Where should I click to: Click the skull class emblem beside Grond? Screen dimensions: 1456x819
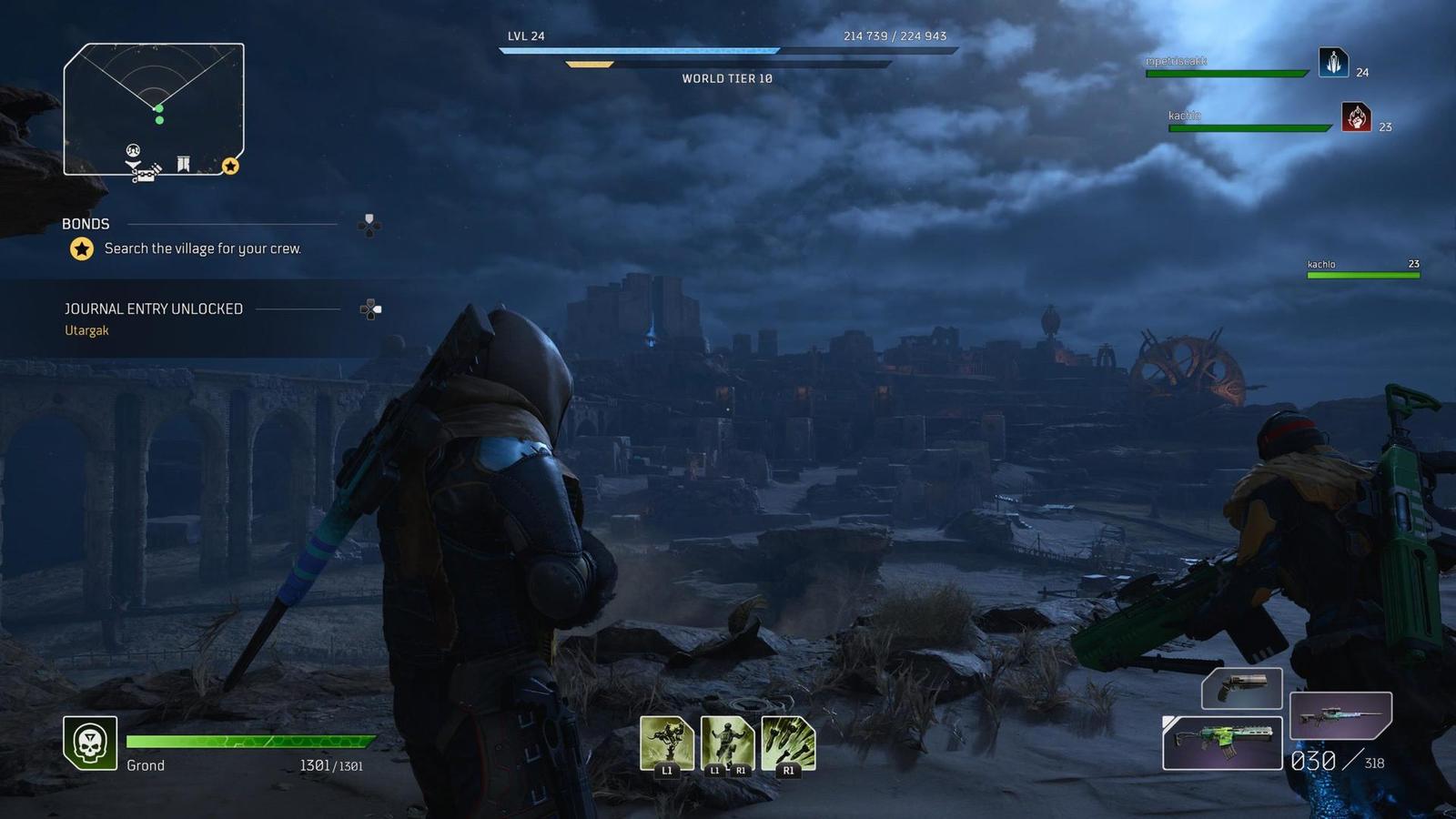point(90,743)
